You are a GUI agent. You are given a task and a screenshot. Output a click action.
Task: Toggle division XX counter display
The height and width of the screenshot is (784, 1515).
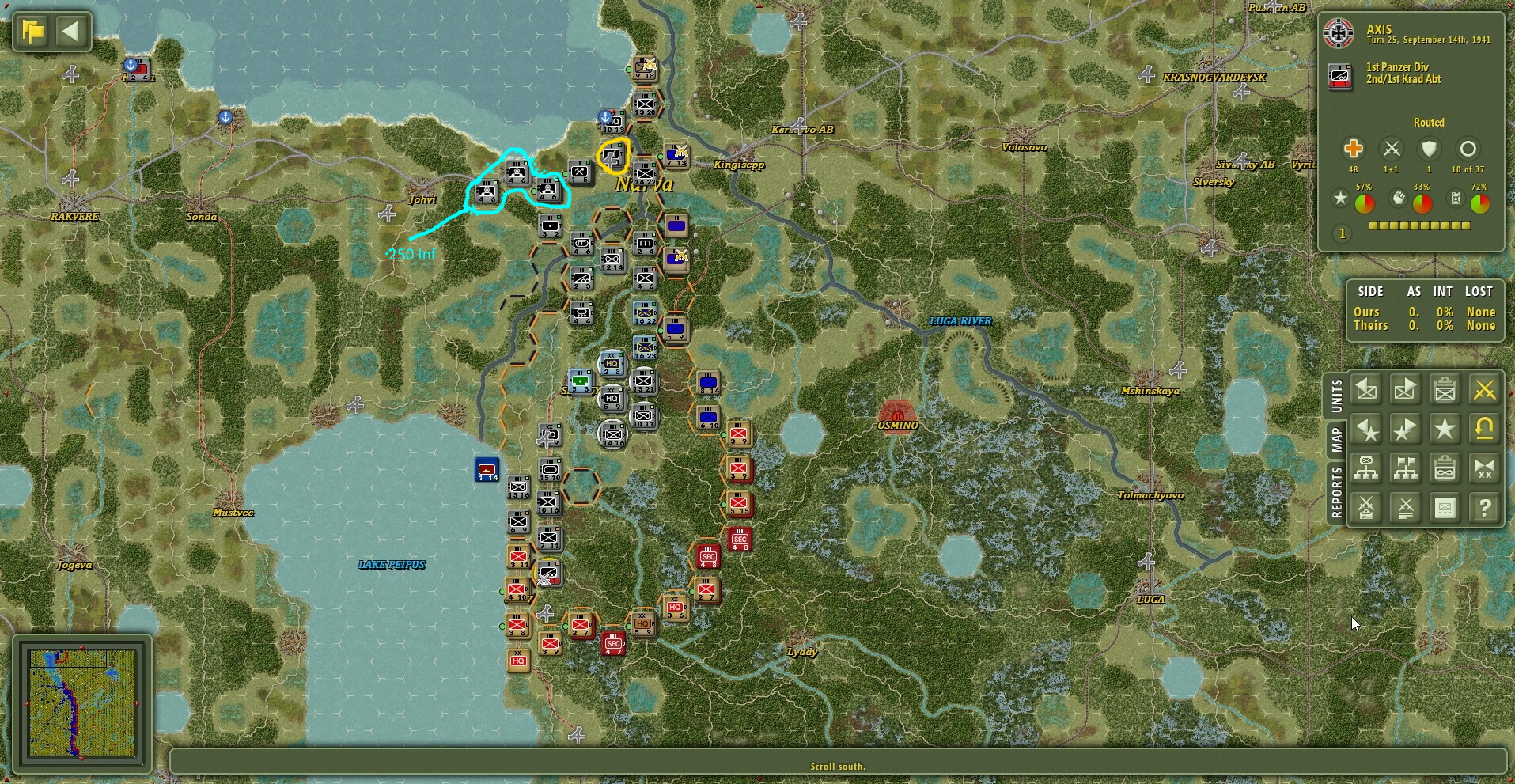[1484, 468]
